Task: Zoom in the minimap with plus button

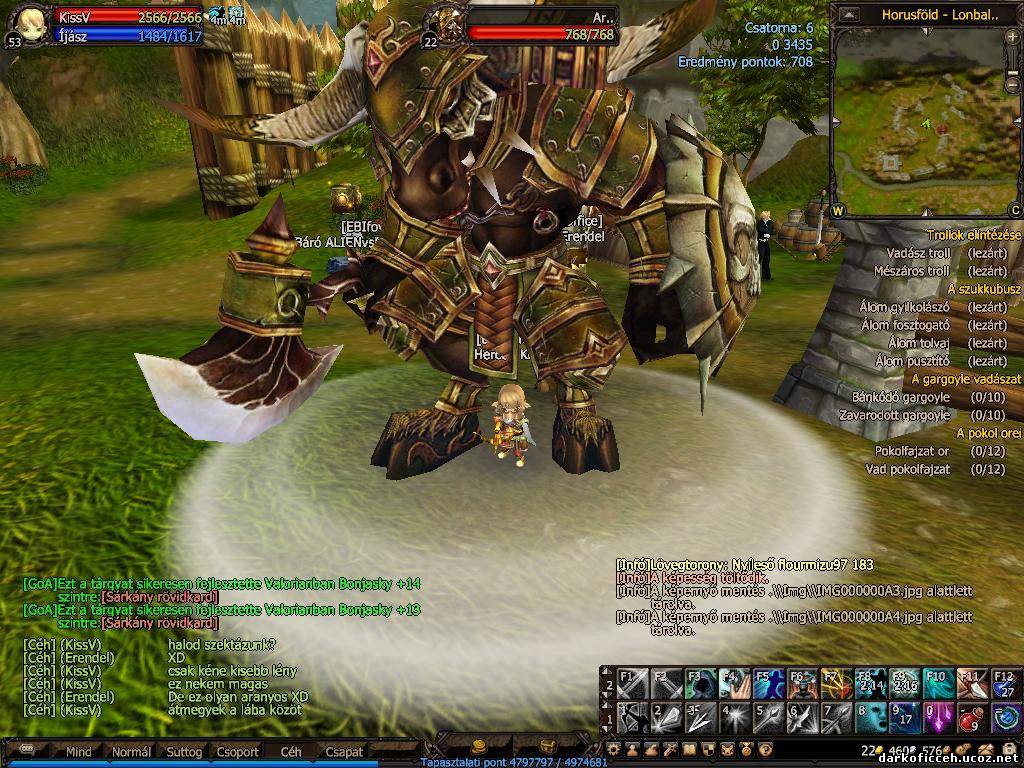Action: (x=1014, y=36)
